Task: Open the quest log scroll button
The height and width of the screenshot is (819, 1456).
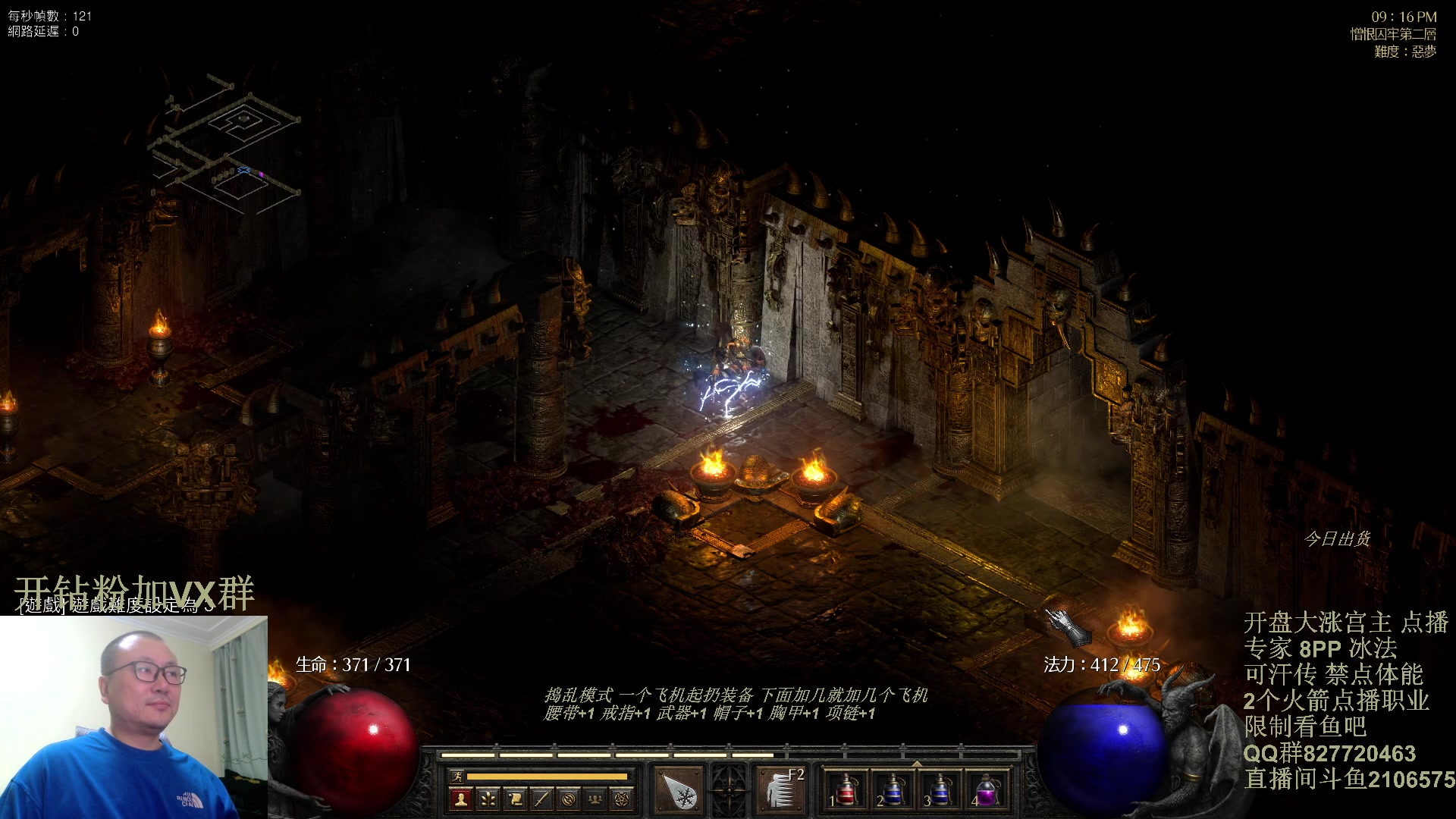Action: 515,799
